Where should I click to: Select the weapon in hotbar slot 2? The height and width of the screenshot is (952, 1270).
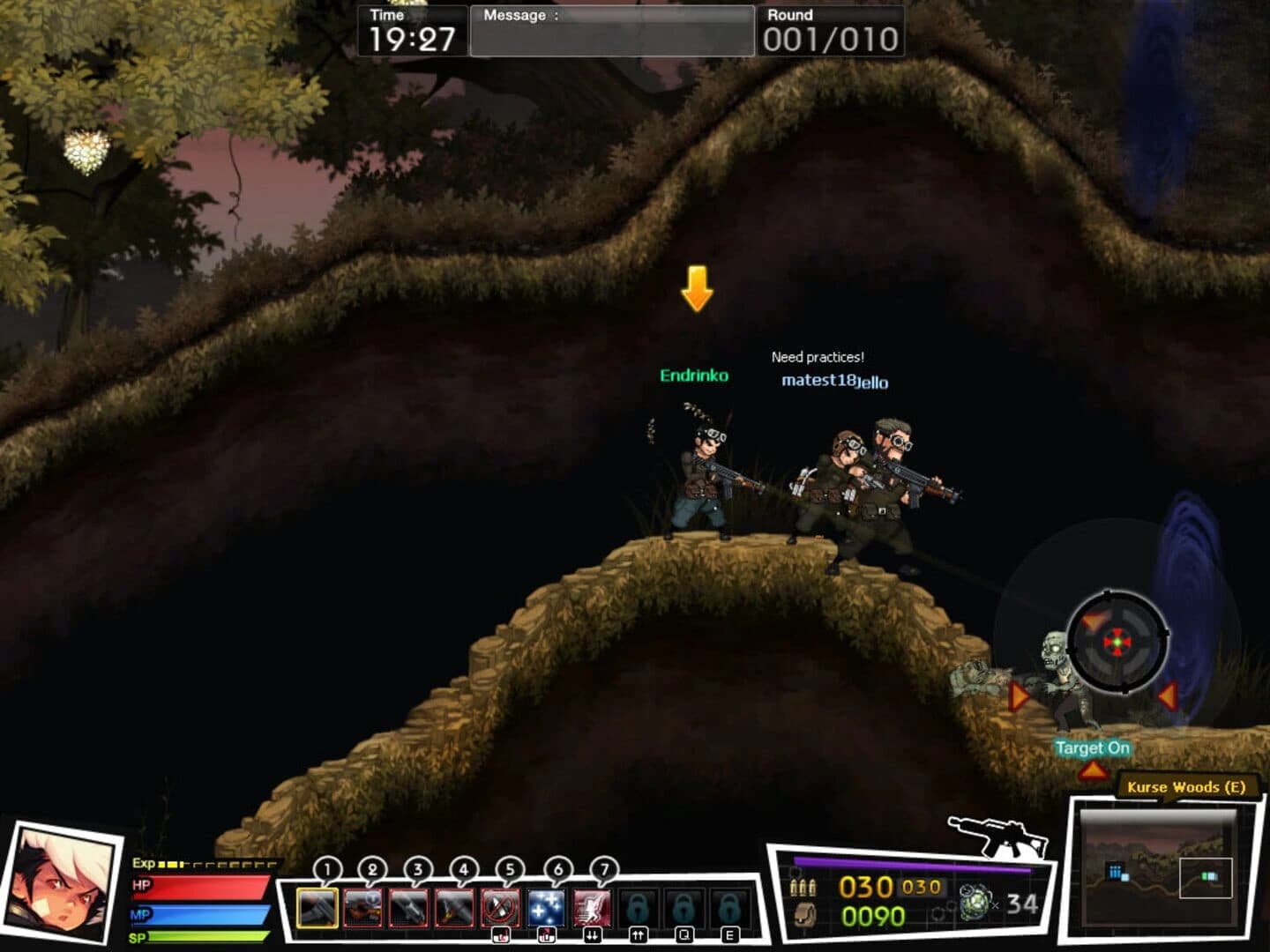[x=362, y=906]
